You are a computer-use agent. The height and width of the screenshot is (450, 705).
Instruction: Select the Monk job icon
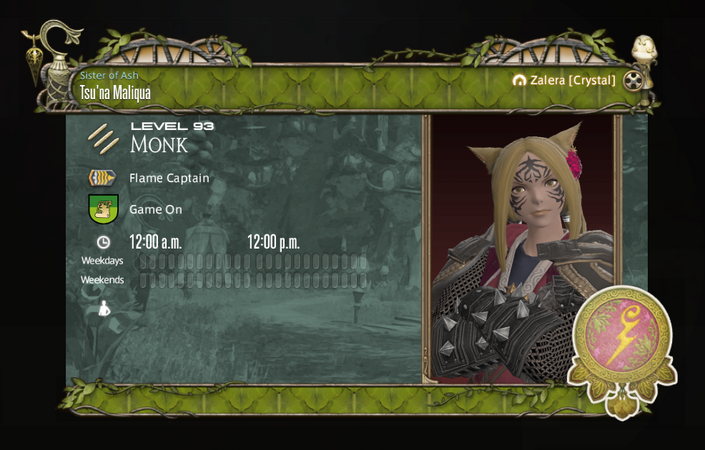point(102,138)
